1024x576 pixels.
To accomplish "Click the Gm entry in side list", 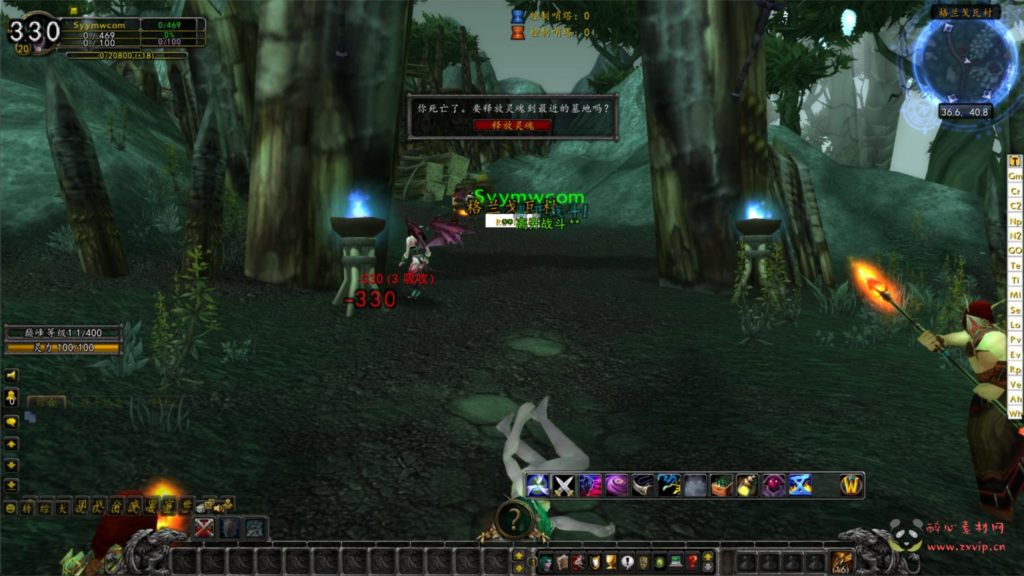I will point(1015,176).
